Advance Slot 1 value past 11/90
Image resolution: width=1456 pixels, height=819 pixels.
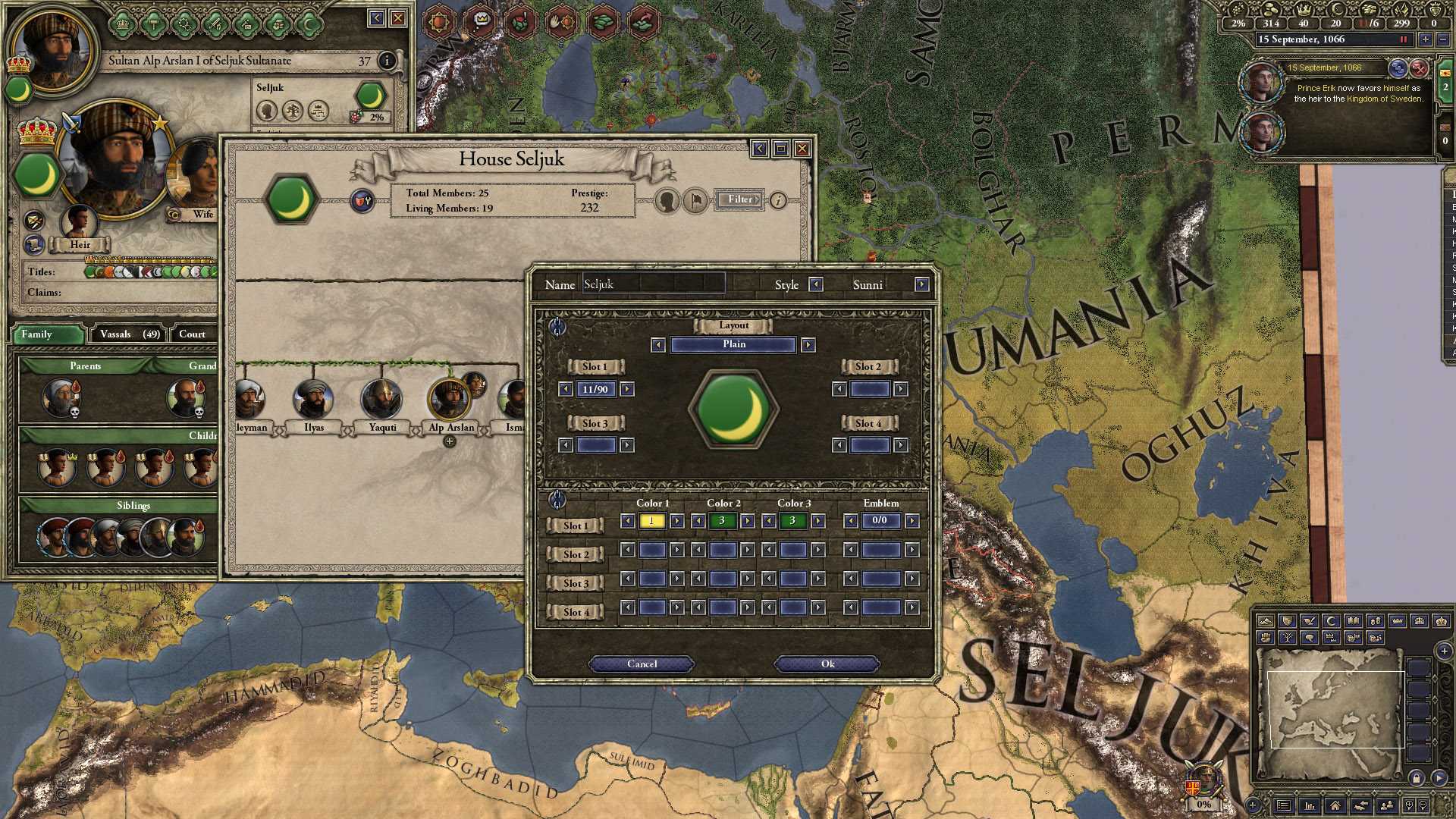tap(627, 389)
